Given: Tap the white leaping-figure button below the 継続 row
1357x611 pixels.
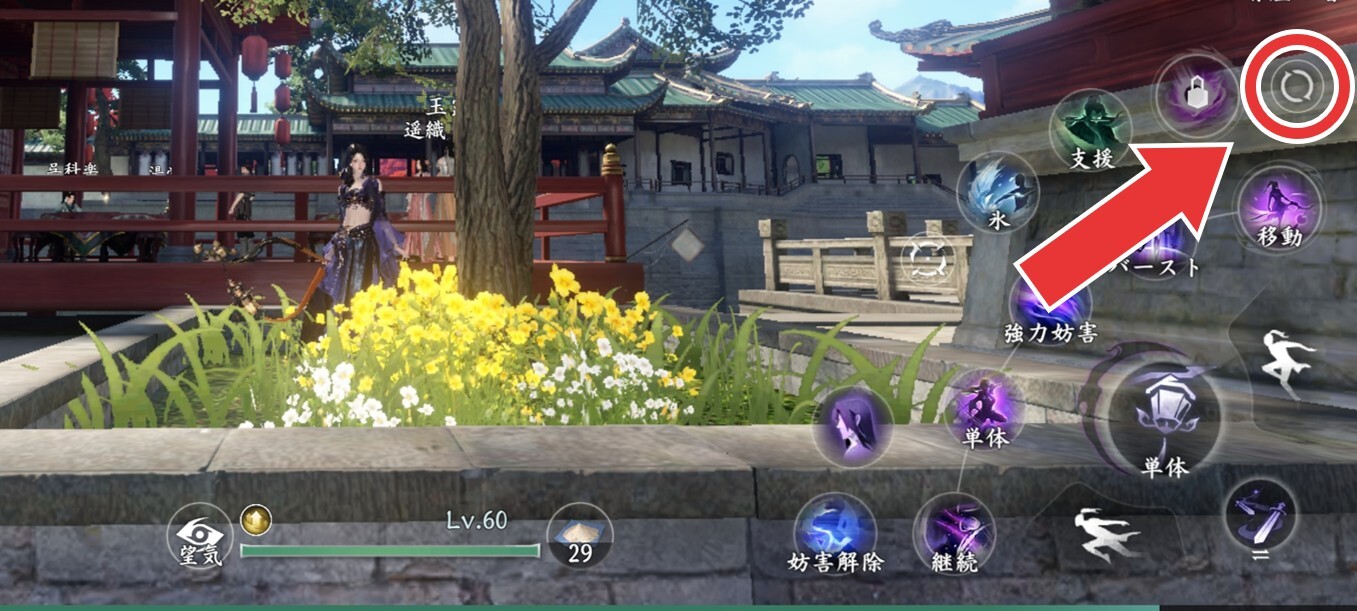Looking at the screenshot, I should tap(1106, 533).
